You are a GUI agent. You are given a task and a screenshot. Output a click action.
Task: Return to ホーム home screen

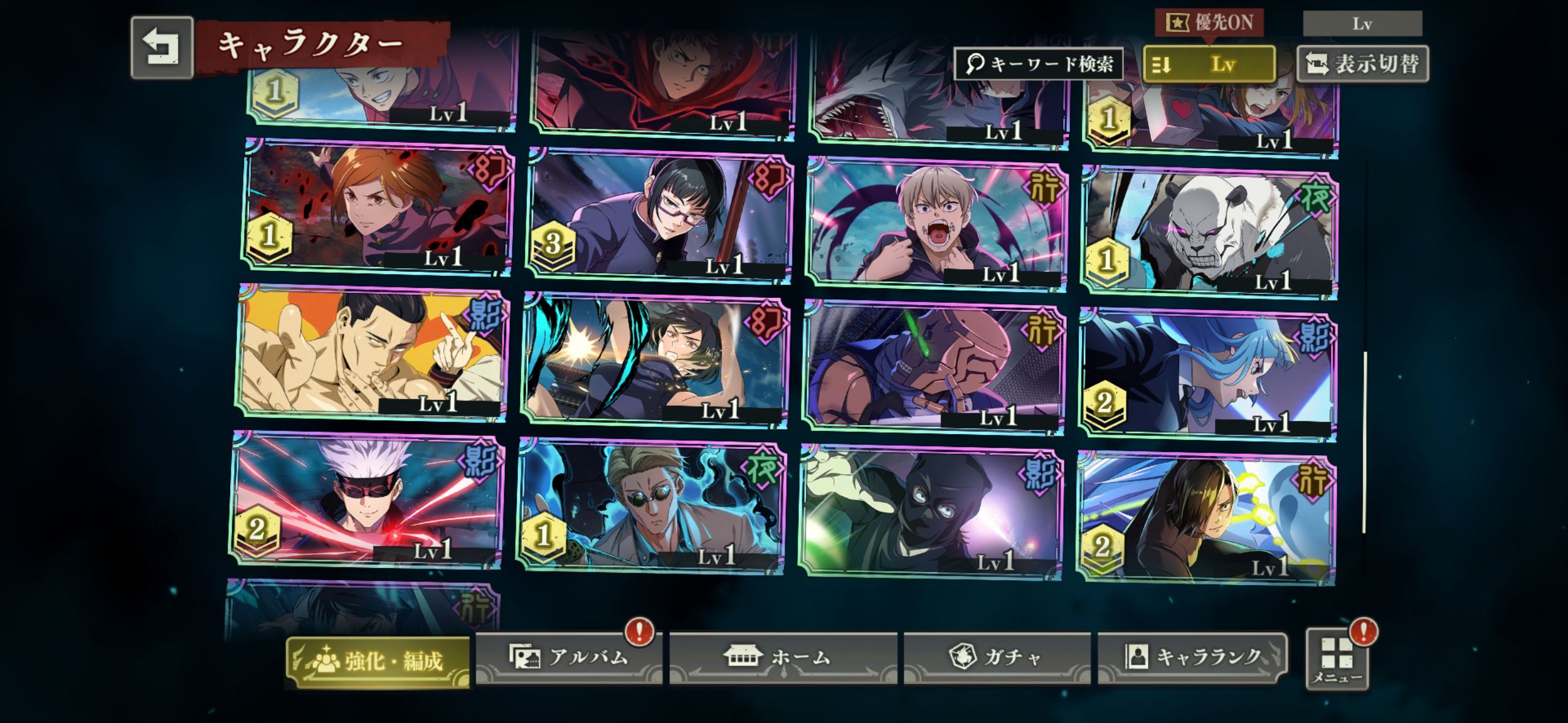783,657
